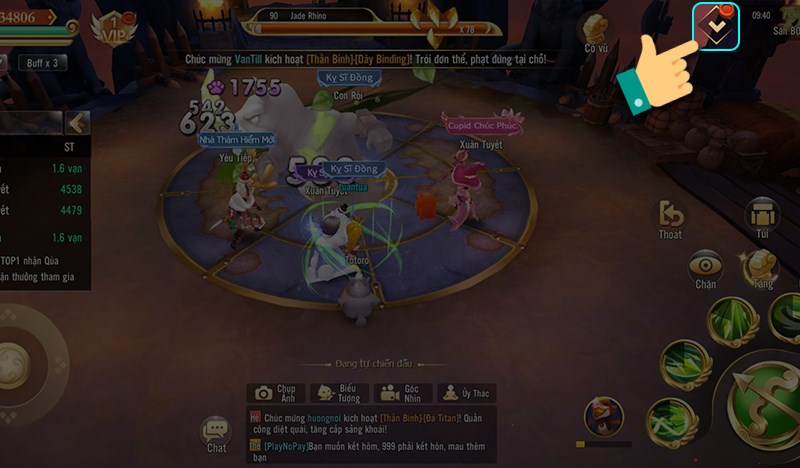Expand the highlighted double-chevron menu button

[716, 27]
